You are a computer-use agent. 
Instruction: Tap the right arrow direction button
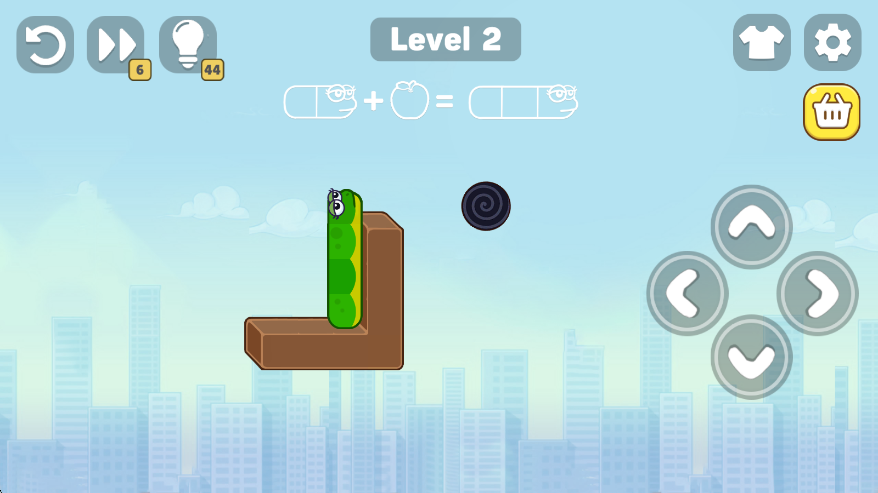pyautogui.click(x=817, y=293)
